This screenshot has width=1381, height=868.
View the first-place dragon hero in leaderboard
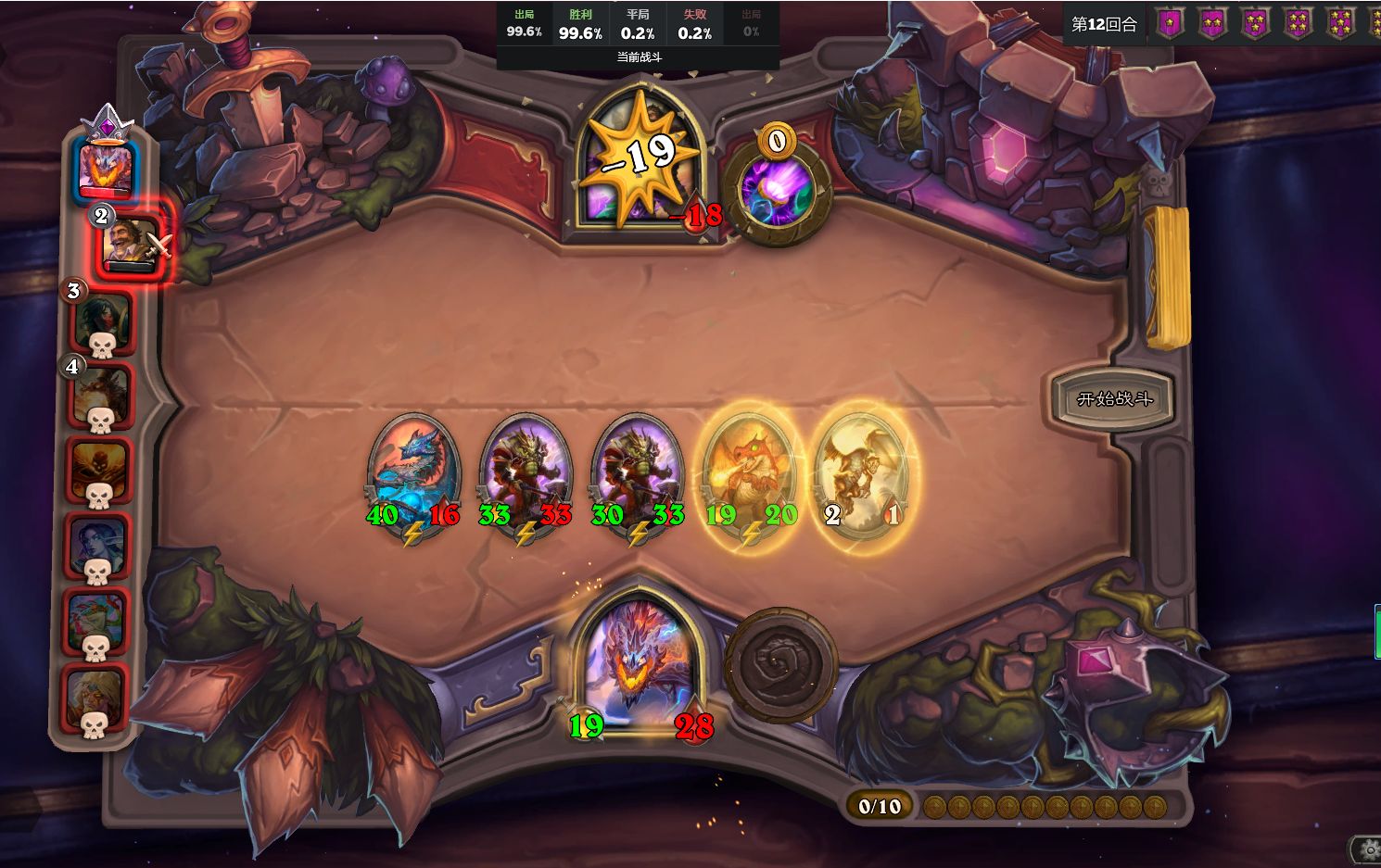106,167
